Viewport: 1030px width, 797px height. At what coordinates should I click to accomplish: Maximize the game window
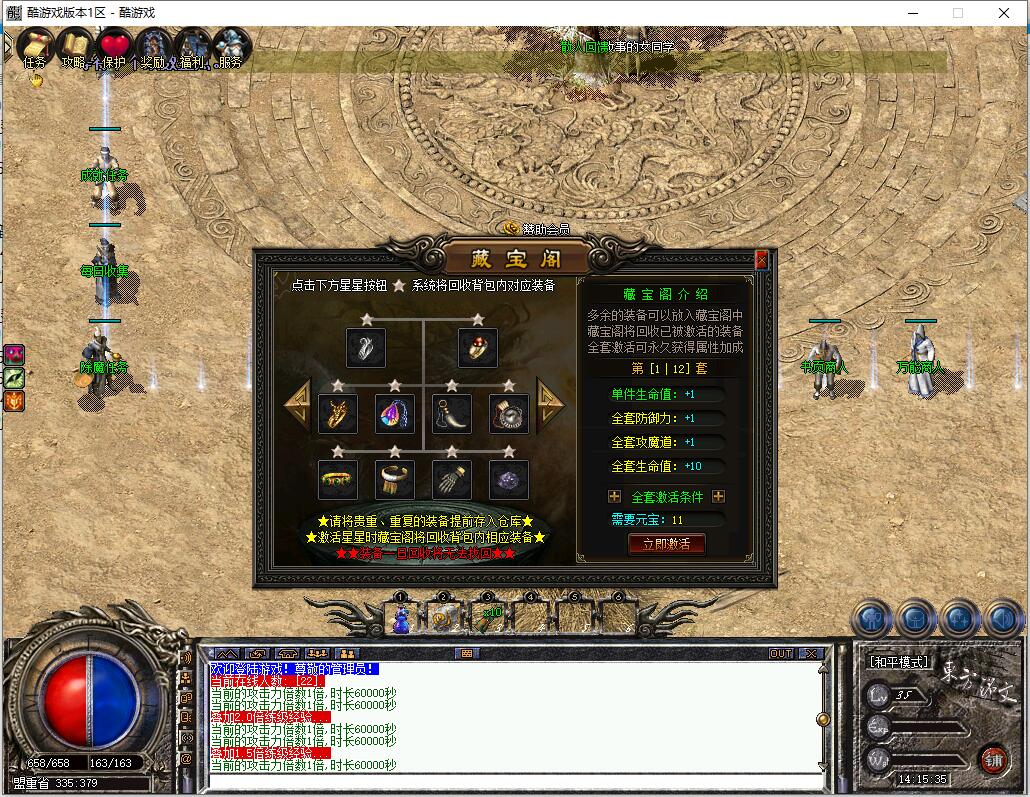pos(957,13)
